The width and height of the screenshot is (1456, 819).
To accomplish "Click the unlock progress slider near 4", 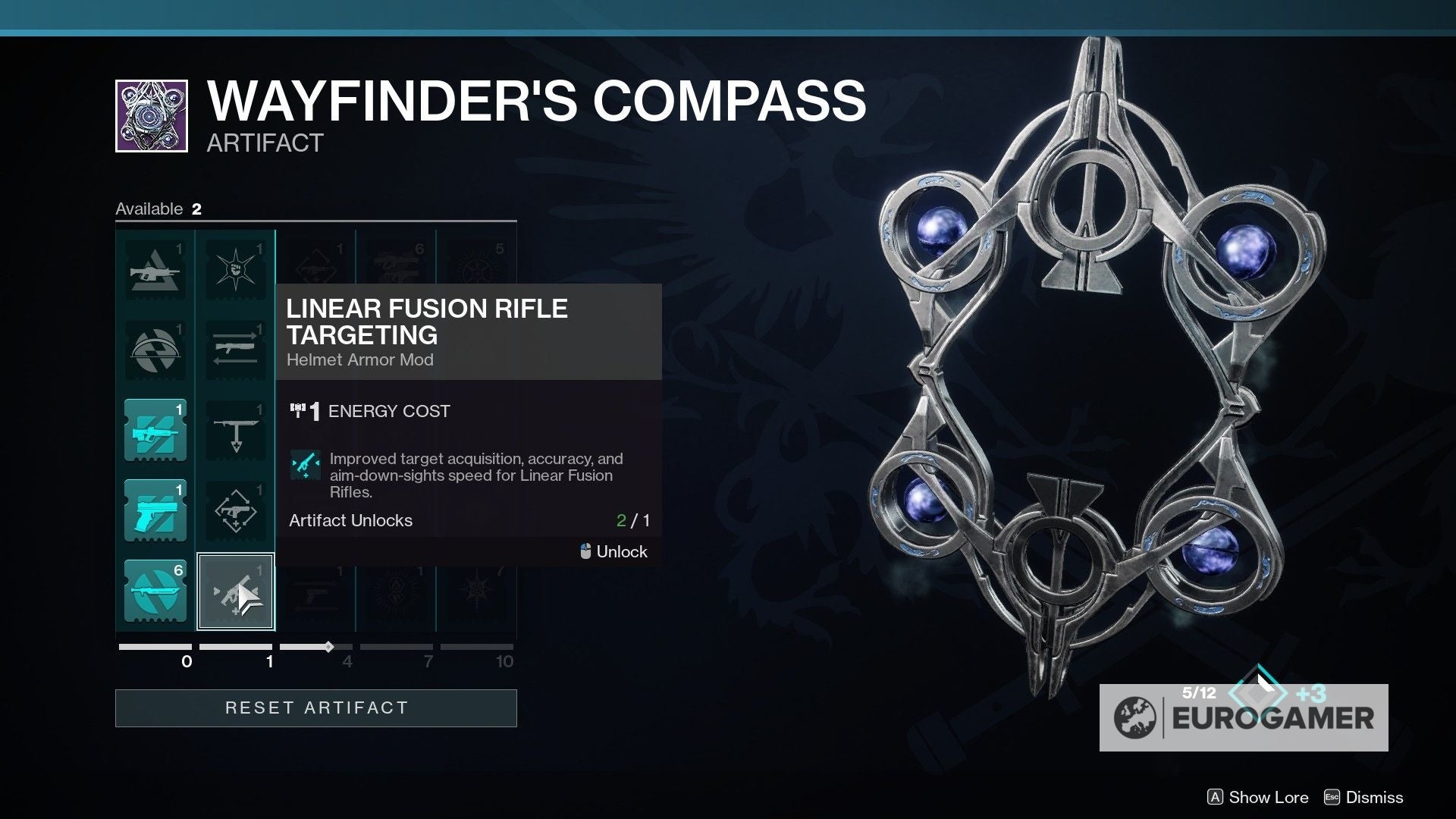I will click(x=328, y=648).
